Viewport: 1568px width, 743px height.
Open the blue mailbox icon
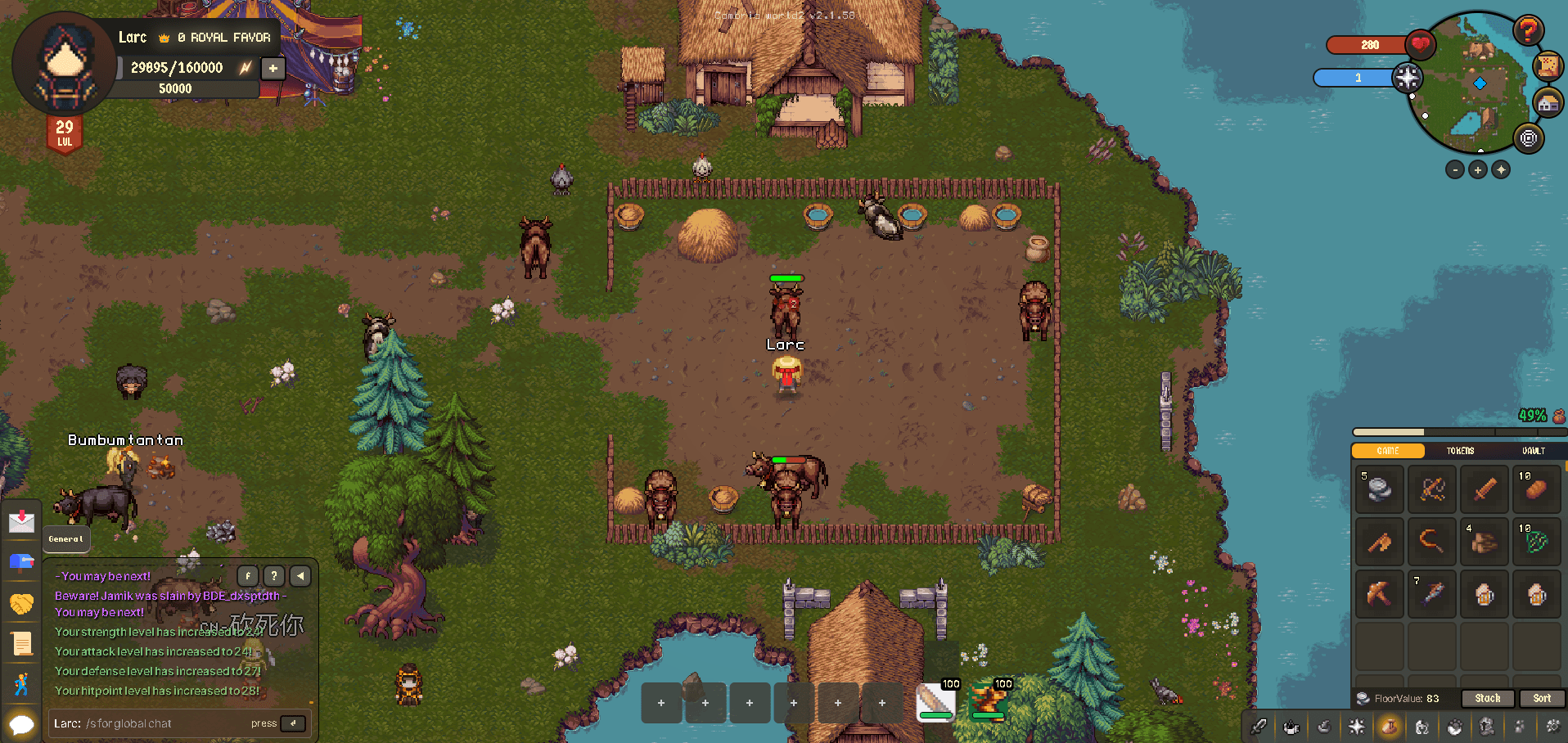pyautogui.click(x=22, y=561)
